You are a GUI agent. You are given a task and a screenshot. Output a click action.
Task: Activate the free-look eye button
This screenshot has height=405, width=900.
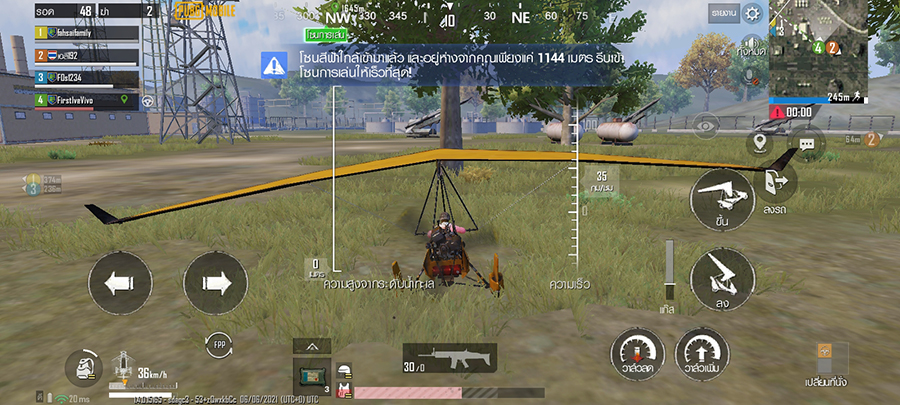707,126
